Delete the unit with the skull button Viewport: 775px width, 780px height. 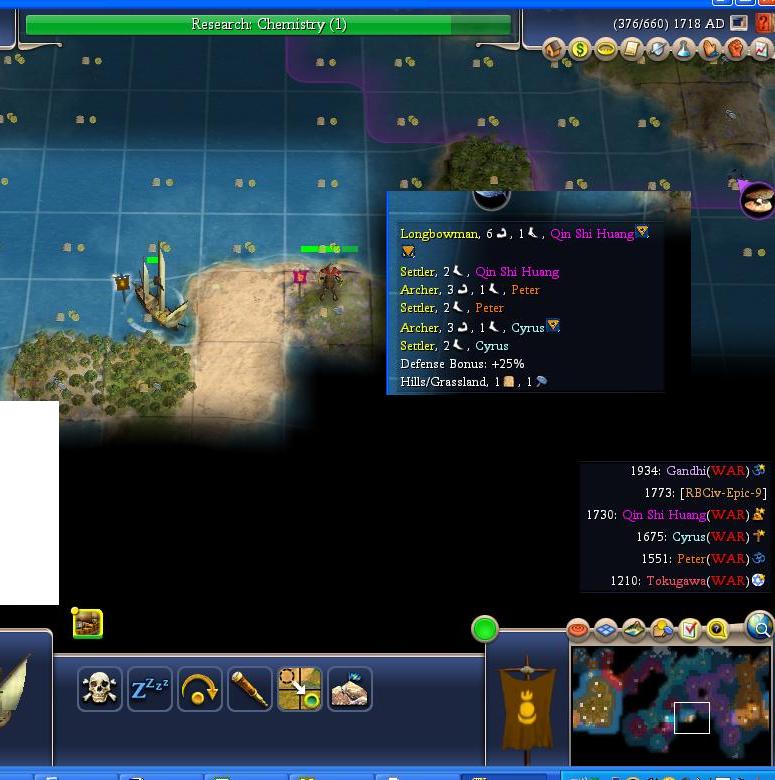pyautogui.click(x=100, y=689)
